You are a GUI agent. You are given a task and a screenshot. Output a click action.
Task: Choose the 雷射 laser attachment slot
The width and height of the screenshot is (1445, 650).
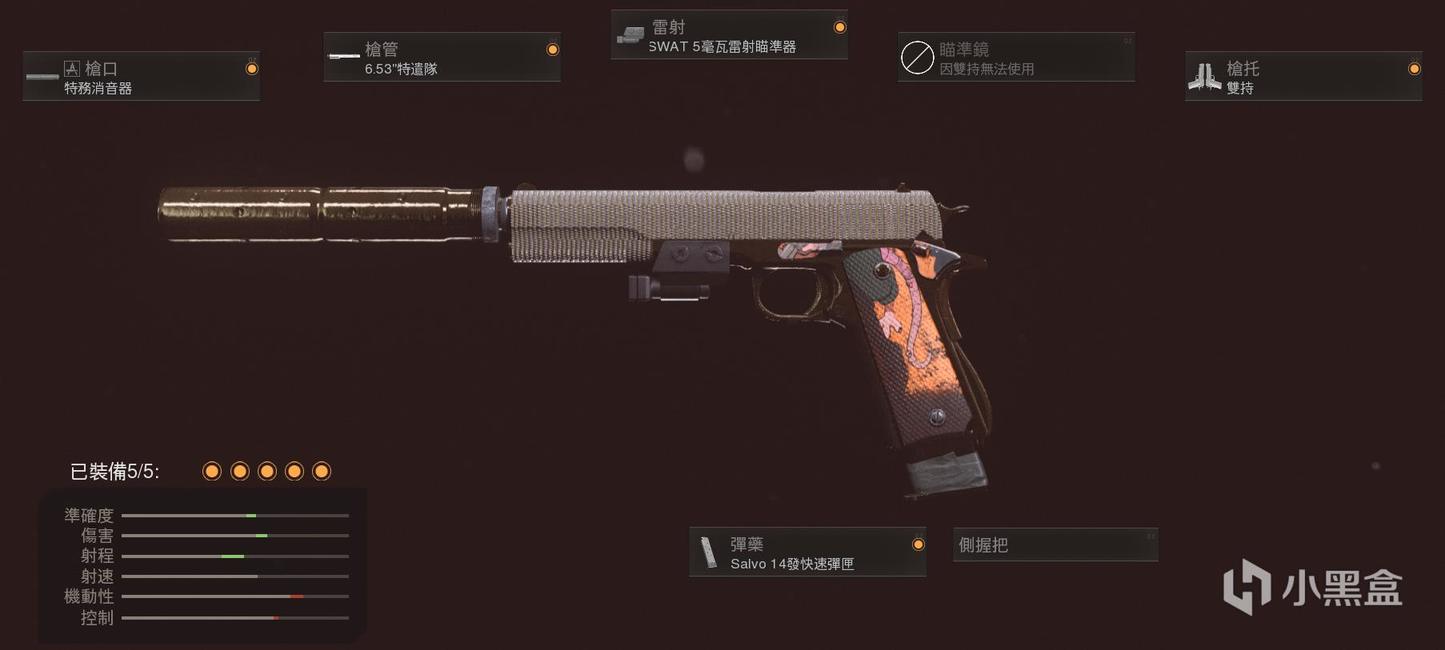729,36
